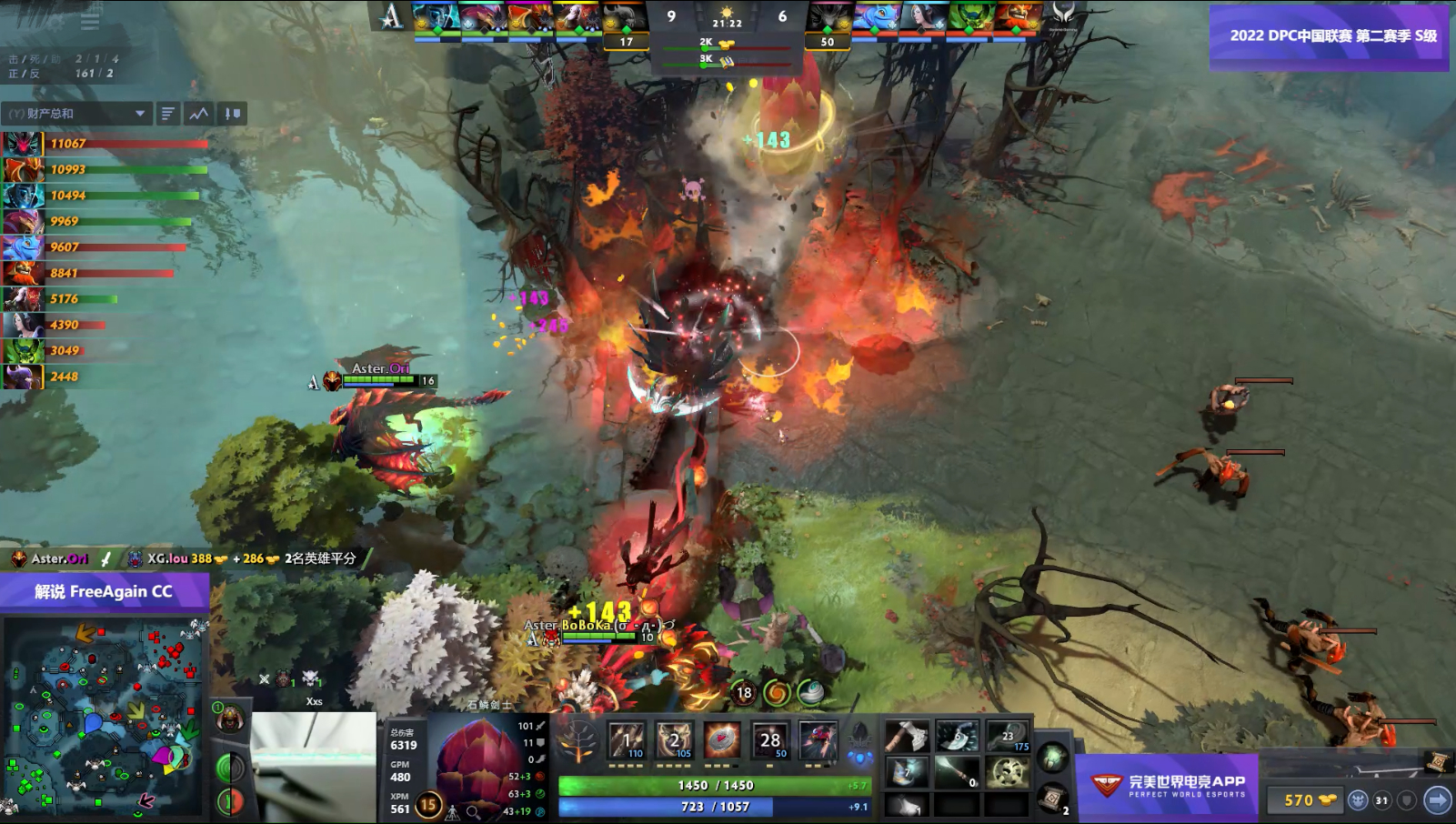Click the lane push icon in the stats toolbar
Image resolution: width=1456 pixels, height=824 pixels.
[x=231, y=113]
